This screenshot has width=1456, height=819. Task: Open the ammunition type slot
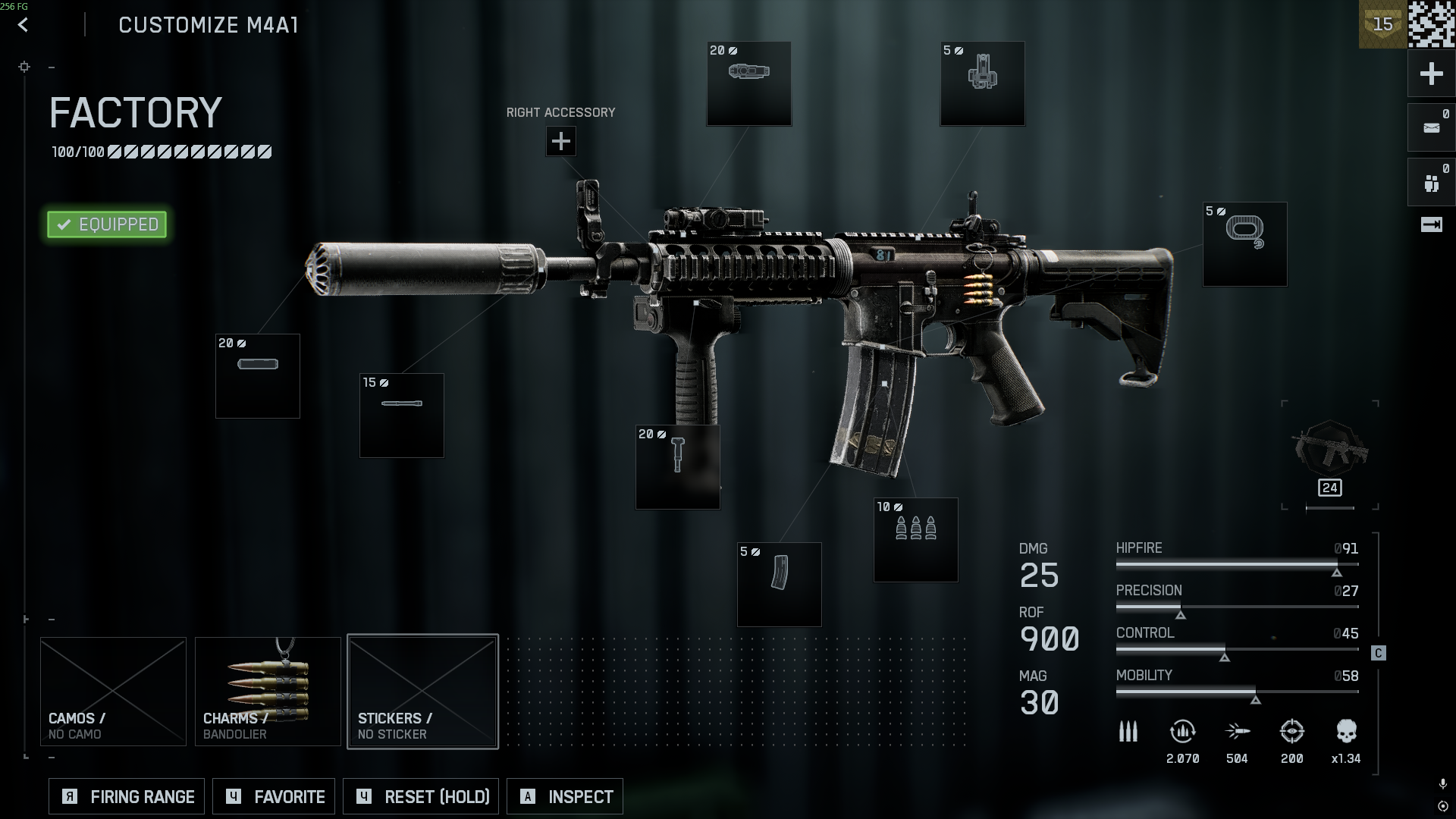pyautogui.click(x=915, y=540)
